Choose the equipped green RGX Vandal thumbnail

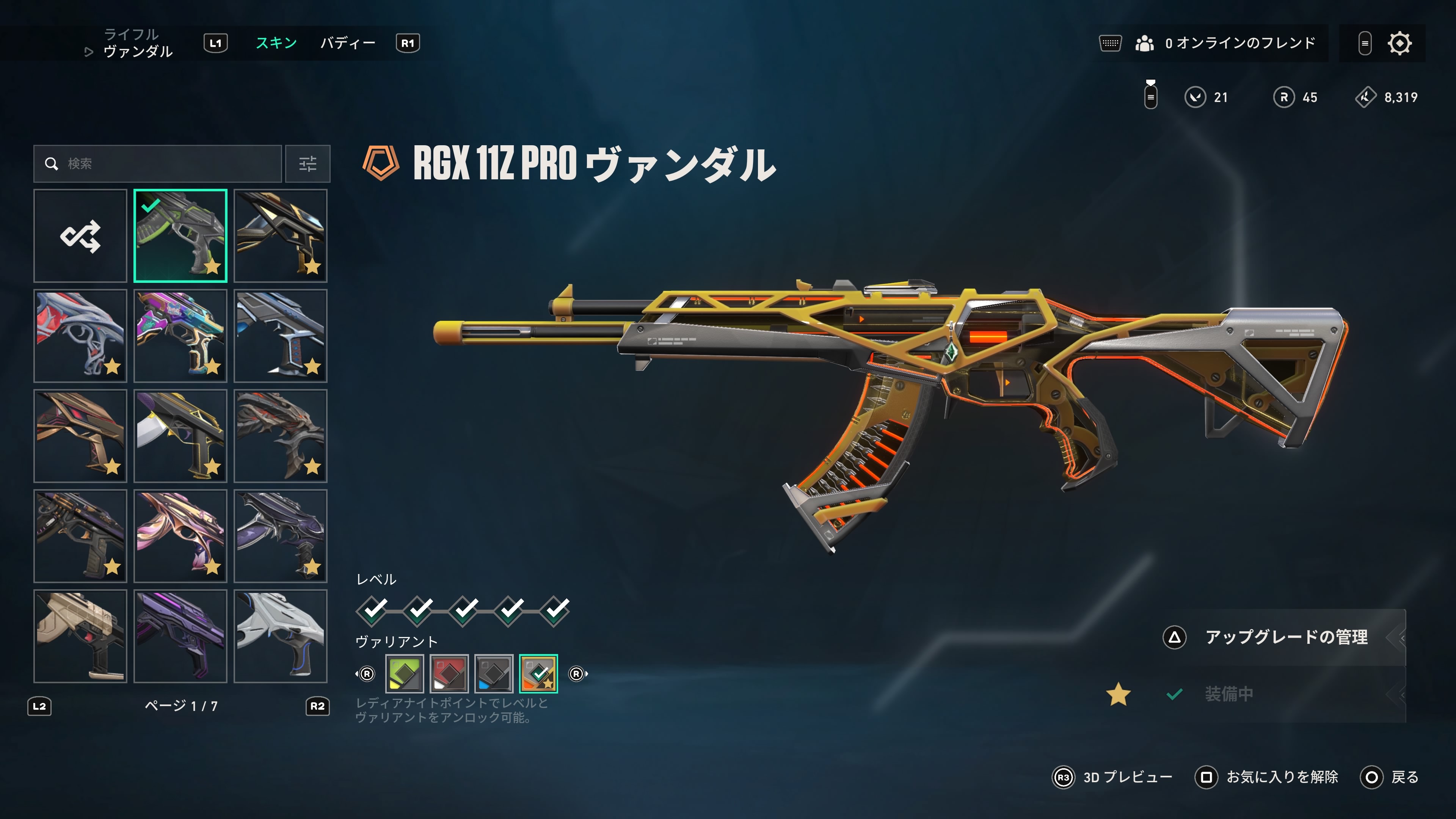click(180, 236)
